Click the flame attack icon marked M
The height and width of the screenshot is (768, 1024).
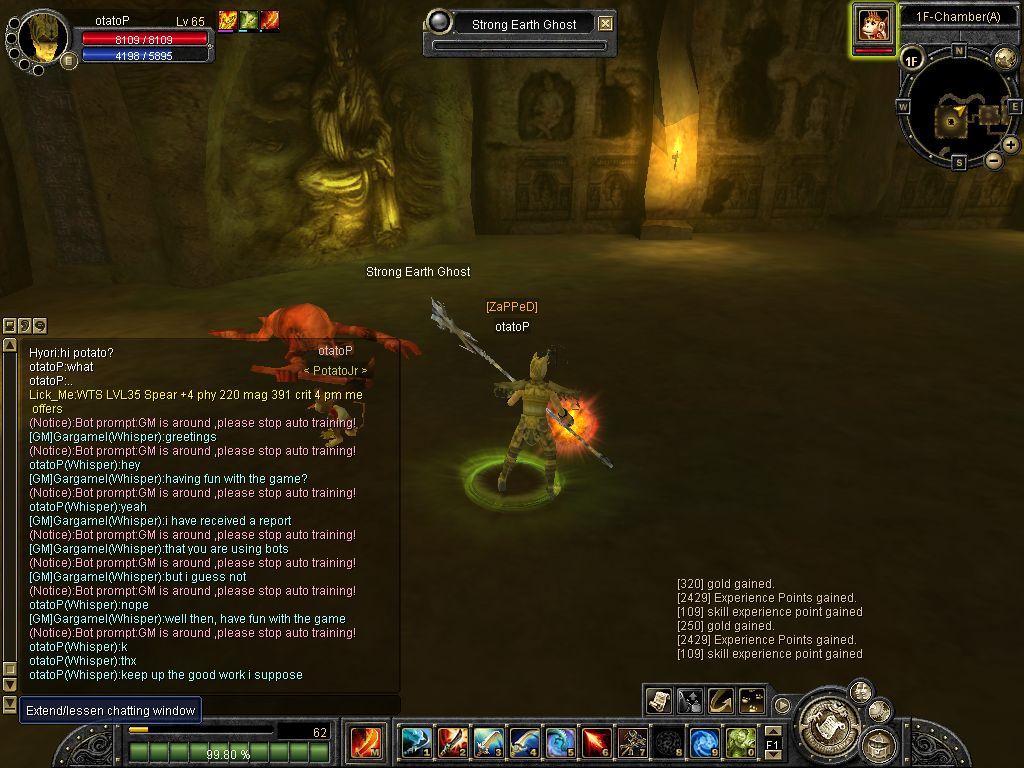[365, 742]
